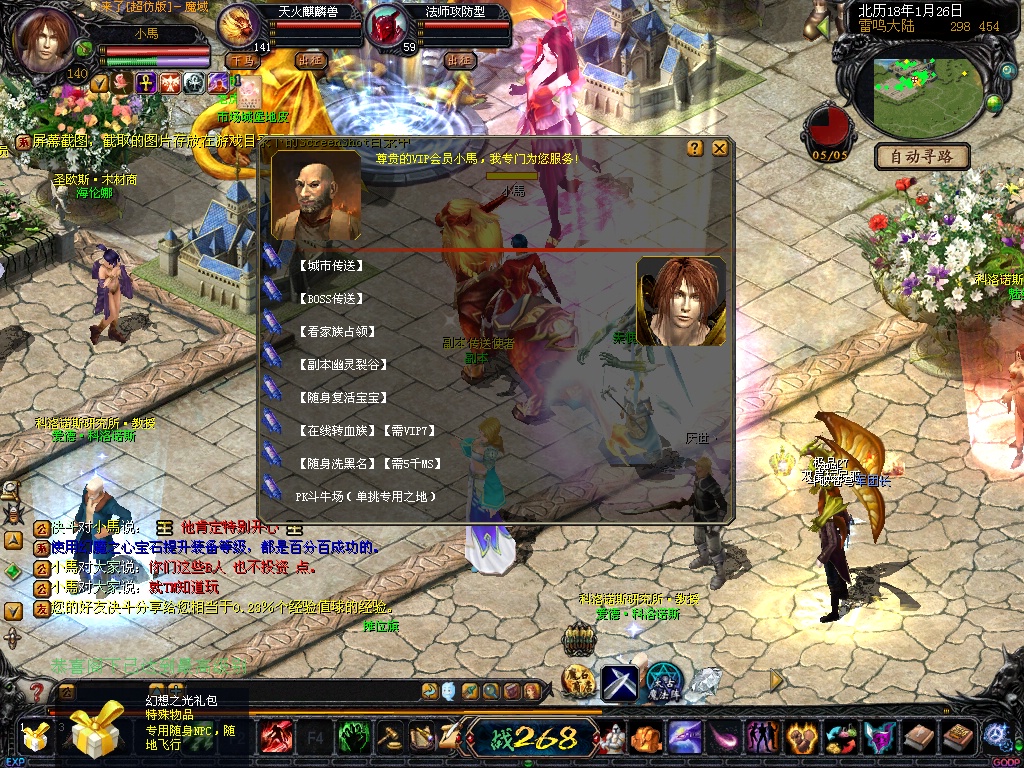1024x768 pixels.
Task: Choose the 随身洗黑名 option
Action: (x=368, y=464)
